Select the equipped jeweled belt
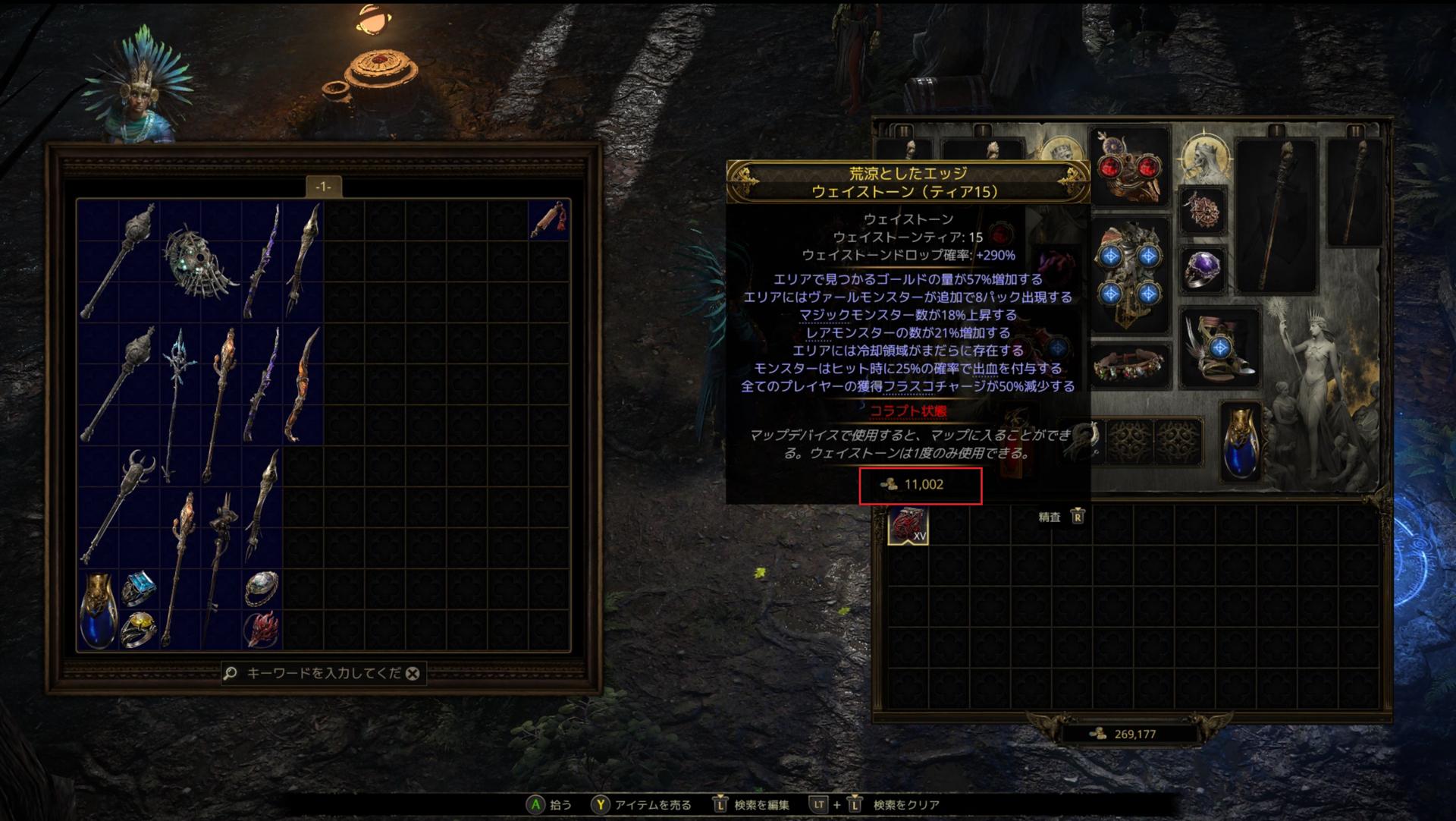Viewport: 1456px width, 821px height. 1129,366
